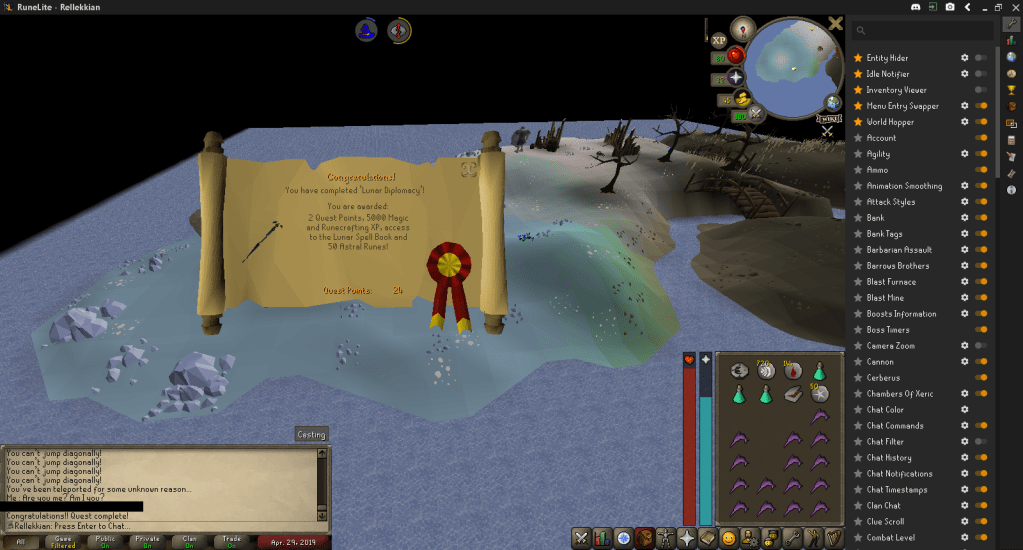
Task: Click the prayer points orb
Action: click(736, 76)
